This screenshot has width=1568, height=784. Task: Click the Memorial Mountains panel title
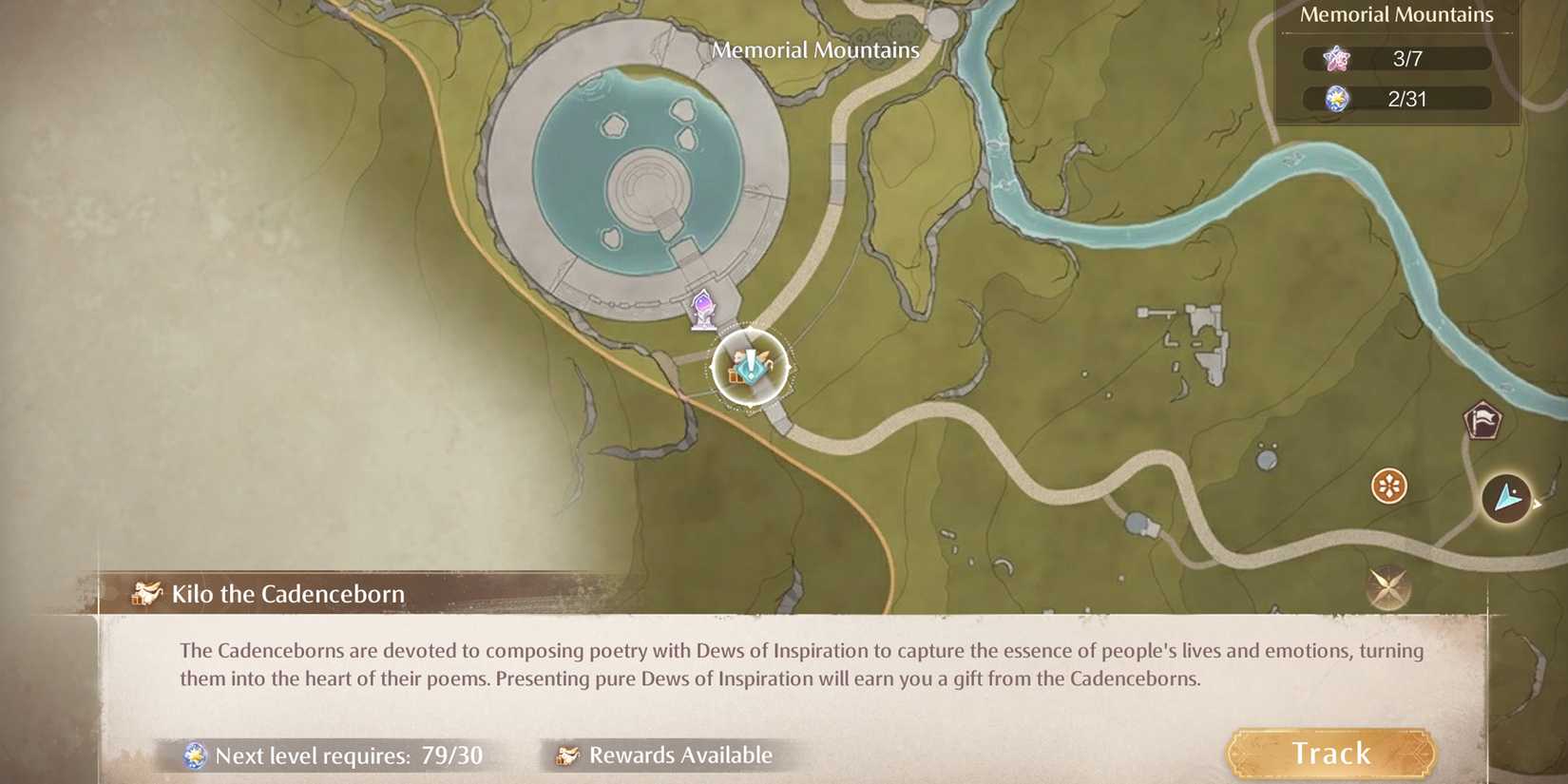point(1396,14)
